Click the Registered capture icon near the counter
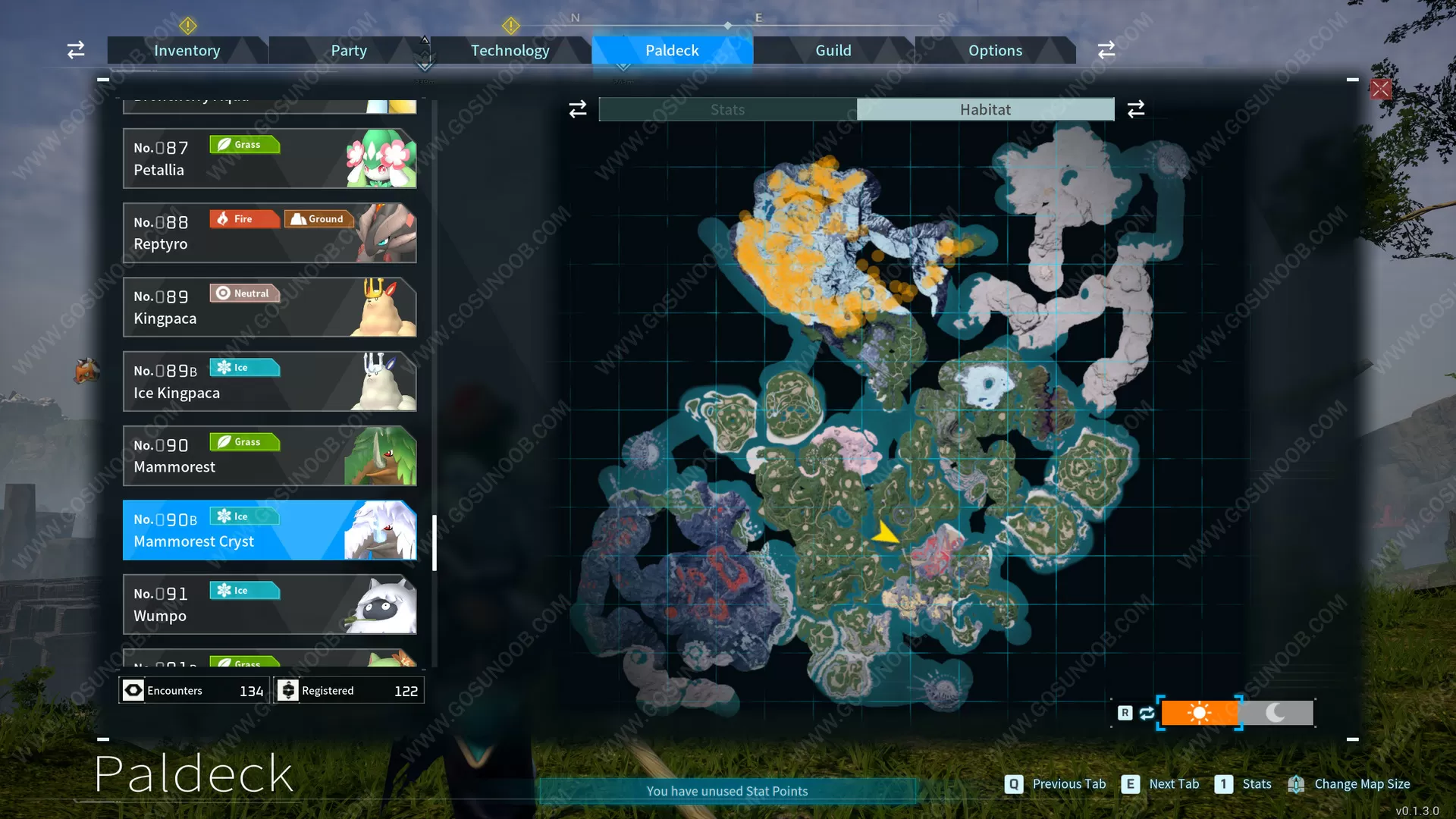Screen dimensions: 1456x819 point(288,690)
